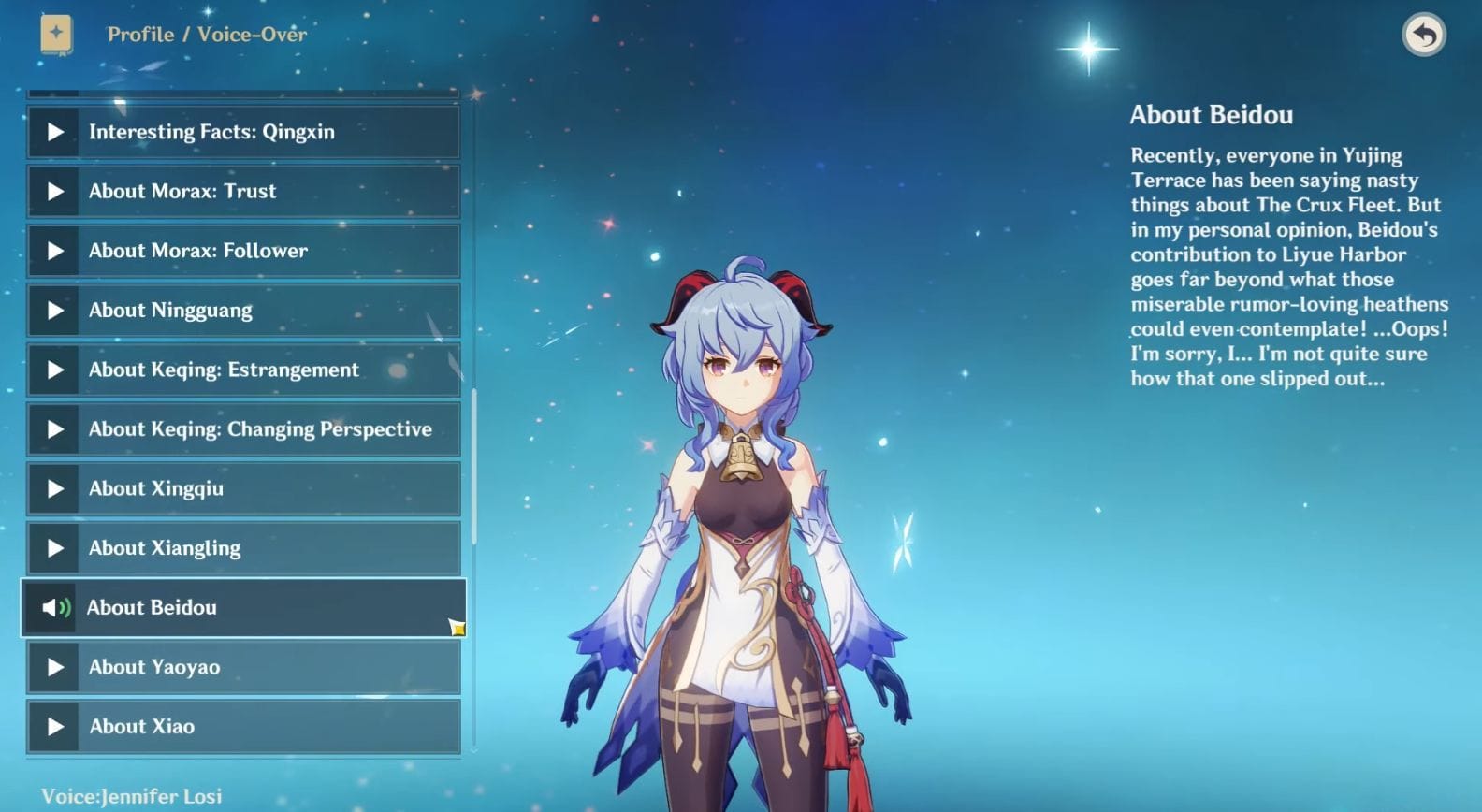The image size is (1482, 812).
Task: Select About Morax: Follower voice-over
Action: 243,251
